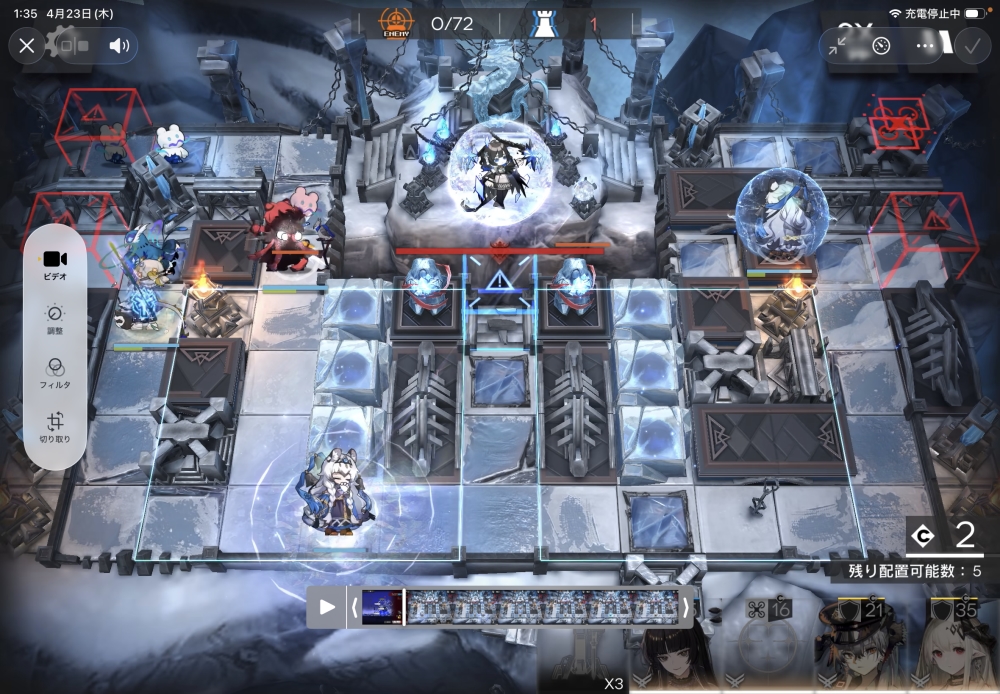Toggle the video sound speaker icon
Viewport: 1000px width, 694px height.
tap(120, 45)
